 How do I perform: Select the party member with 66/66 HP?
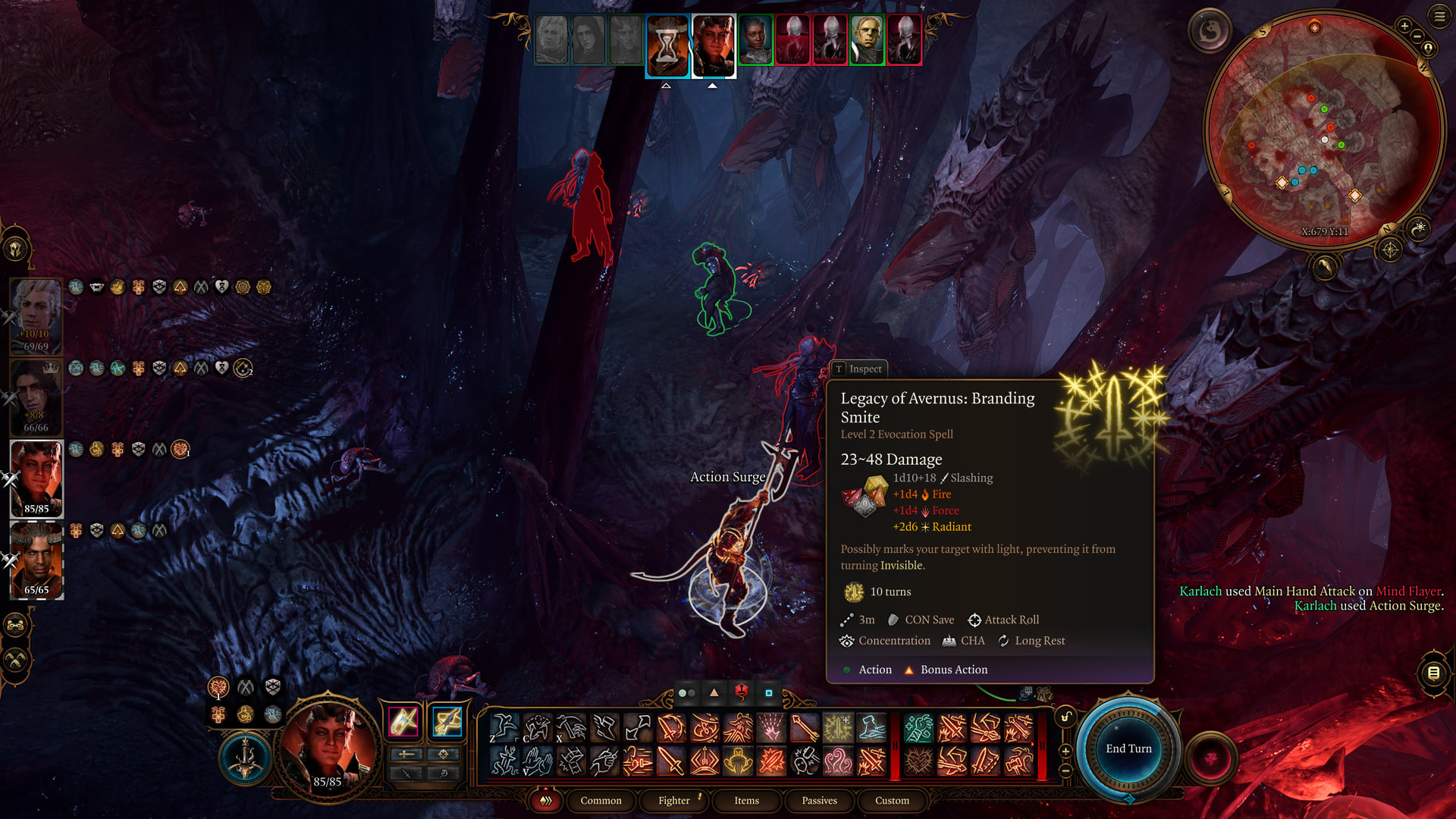coord(35,396)
